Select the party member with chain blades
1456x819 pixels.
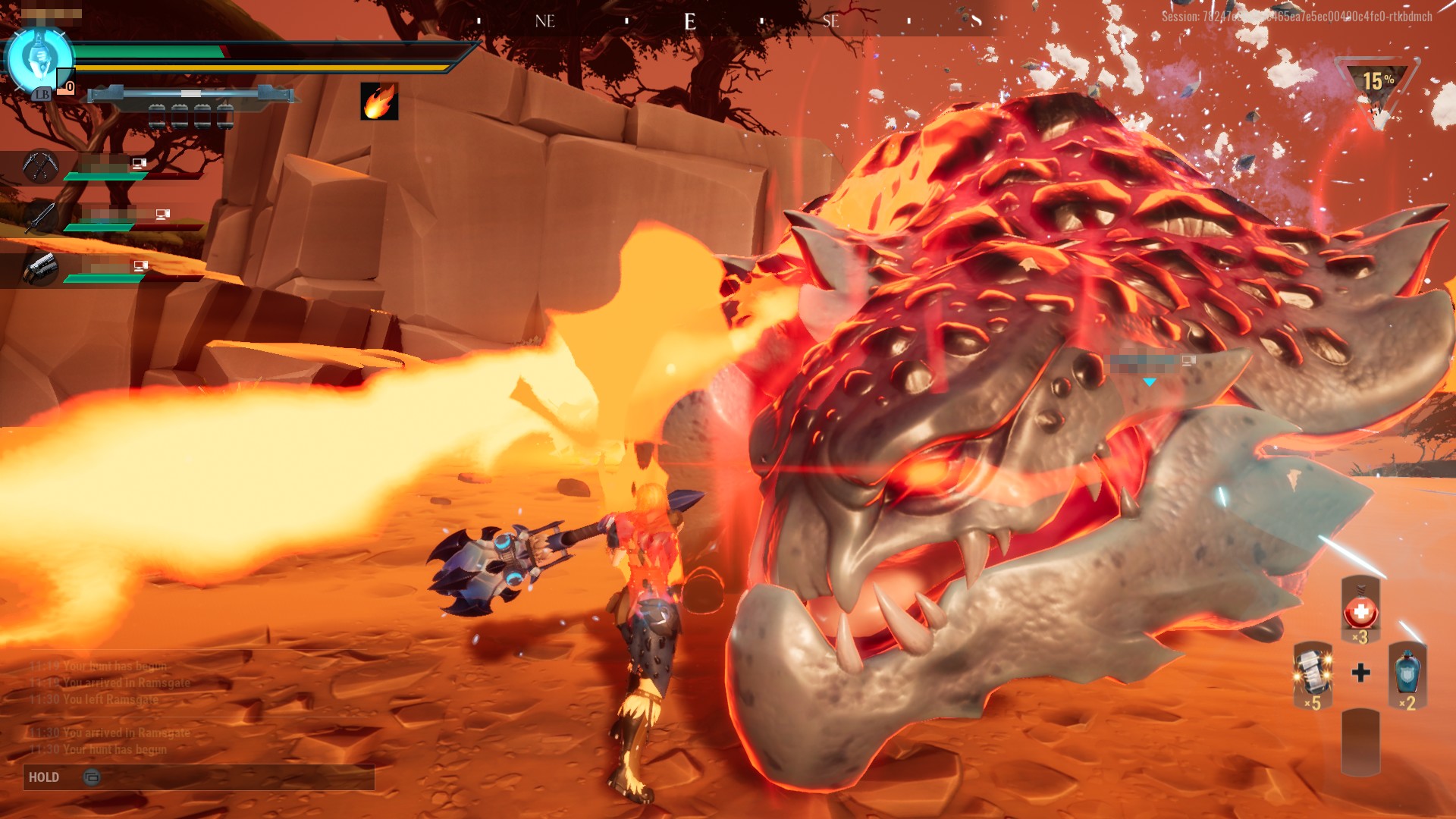coord(40,166)
